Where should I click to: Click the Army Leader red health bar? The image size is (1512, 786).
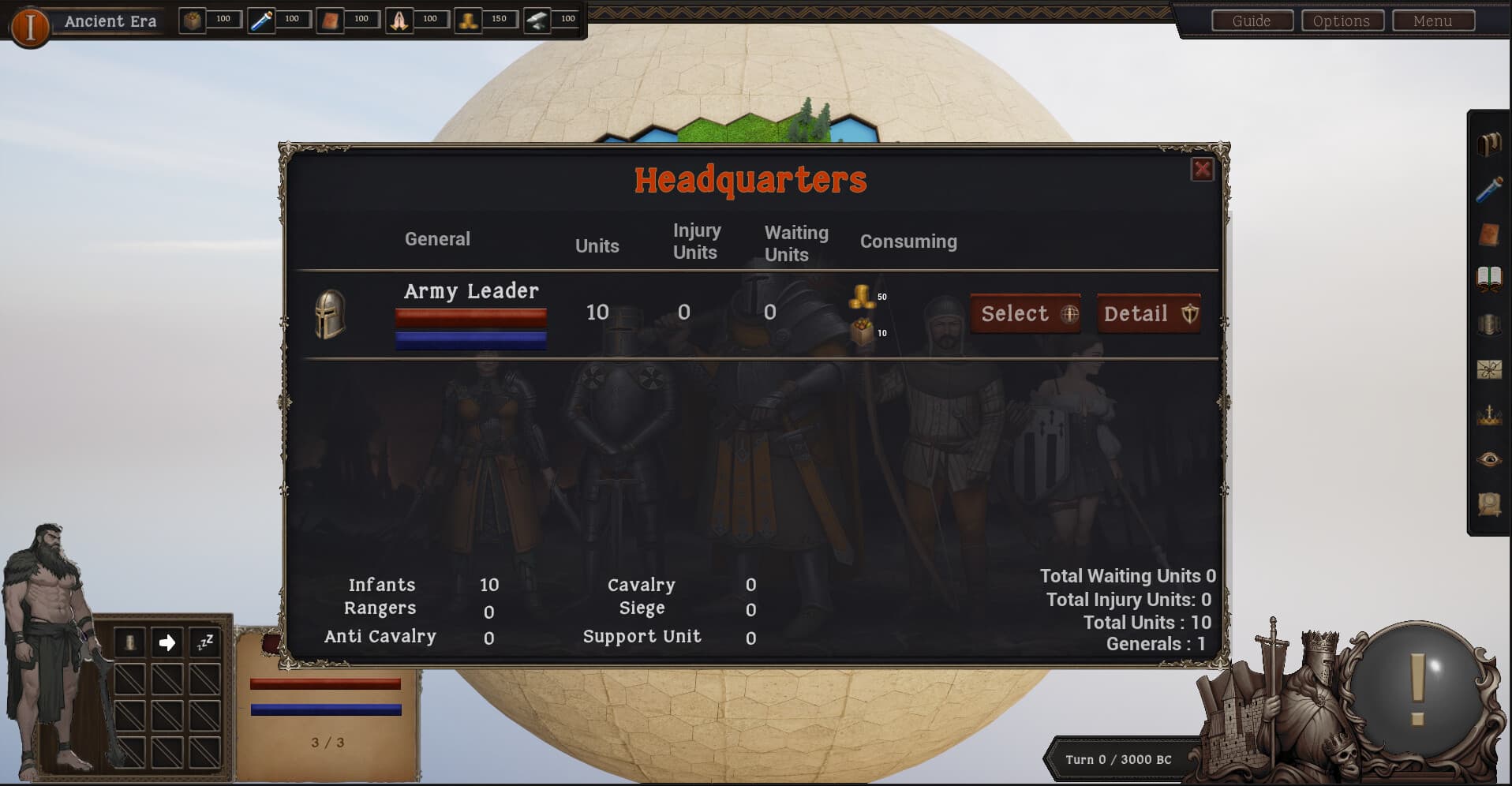(470, 317)
